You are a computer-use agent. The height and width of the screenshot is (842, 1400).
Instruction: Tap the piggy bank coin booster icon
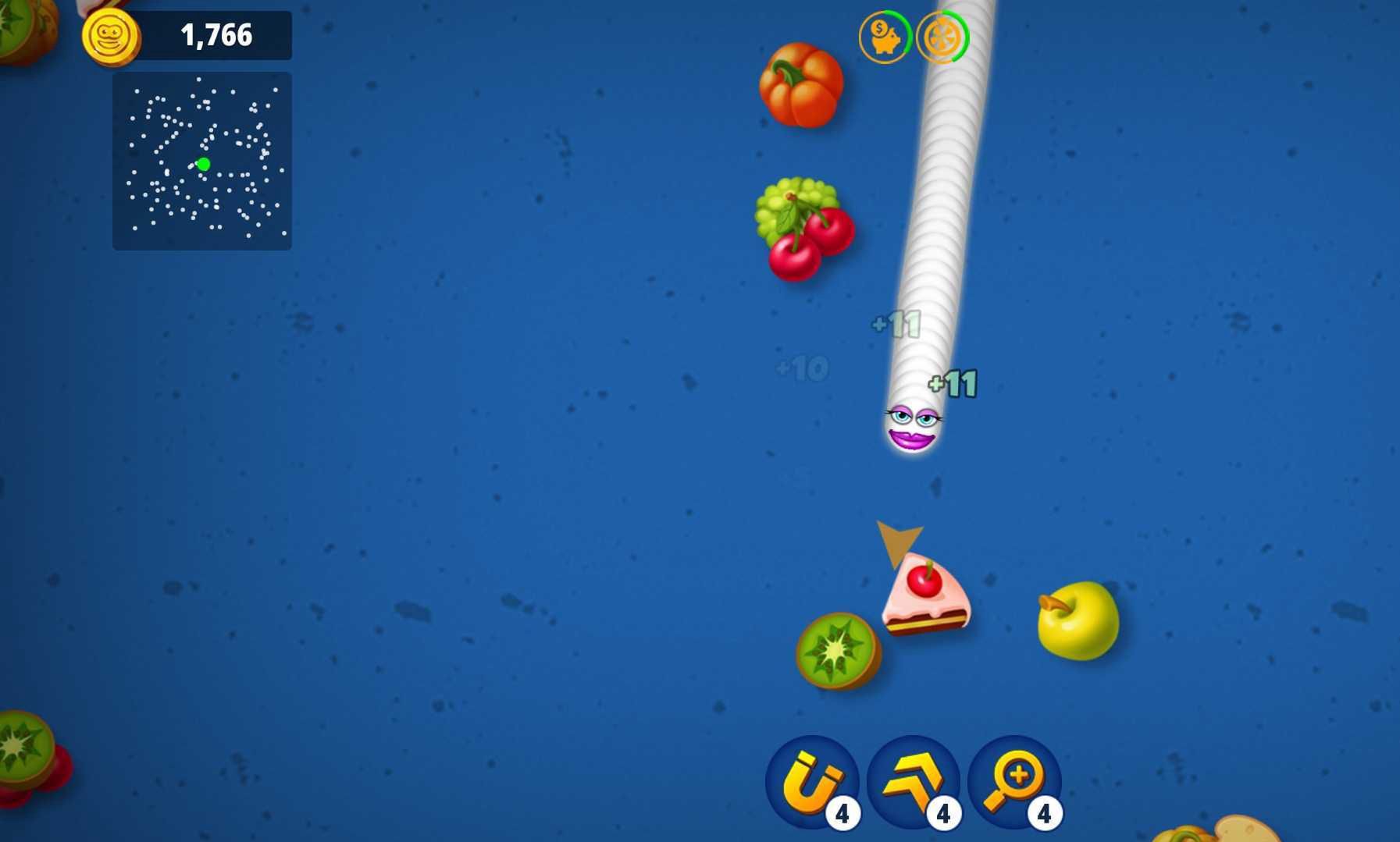click(884, 37)
